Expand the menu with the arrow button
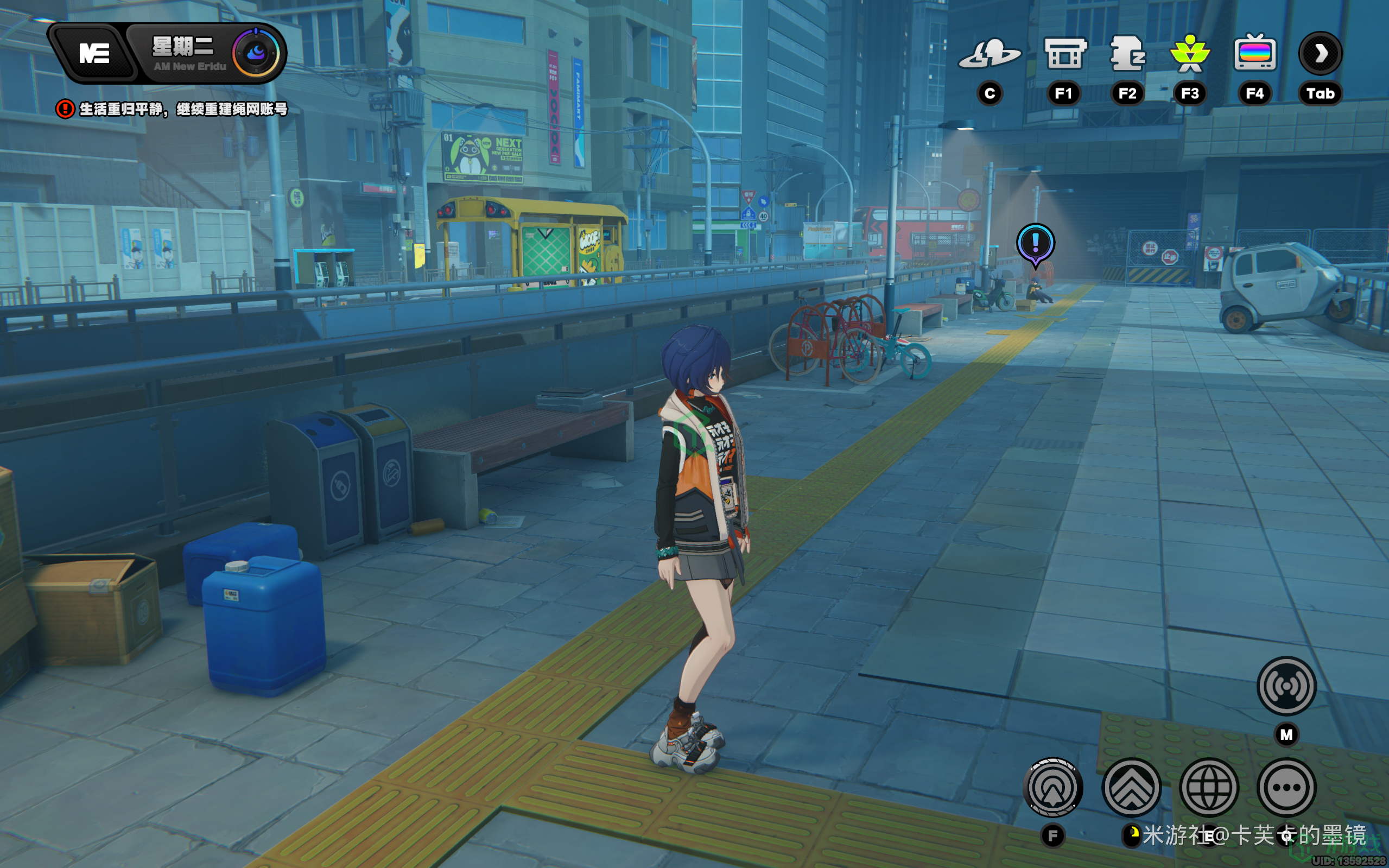1389x868 pixels. 1320,53
